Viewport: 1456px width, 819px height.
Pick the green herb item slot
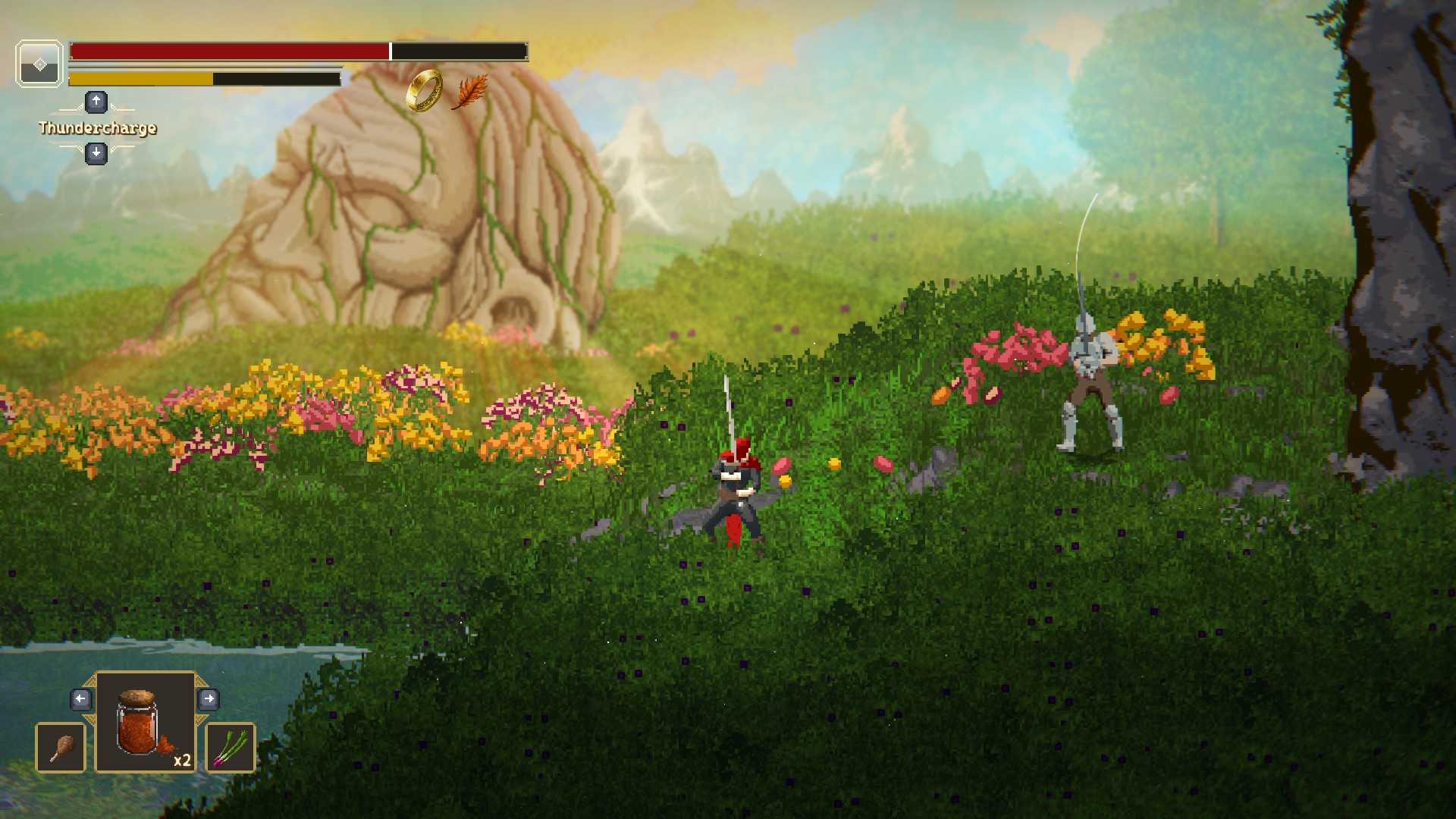[x=231, y=748]
